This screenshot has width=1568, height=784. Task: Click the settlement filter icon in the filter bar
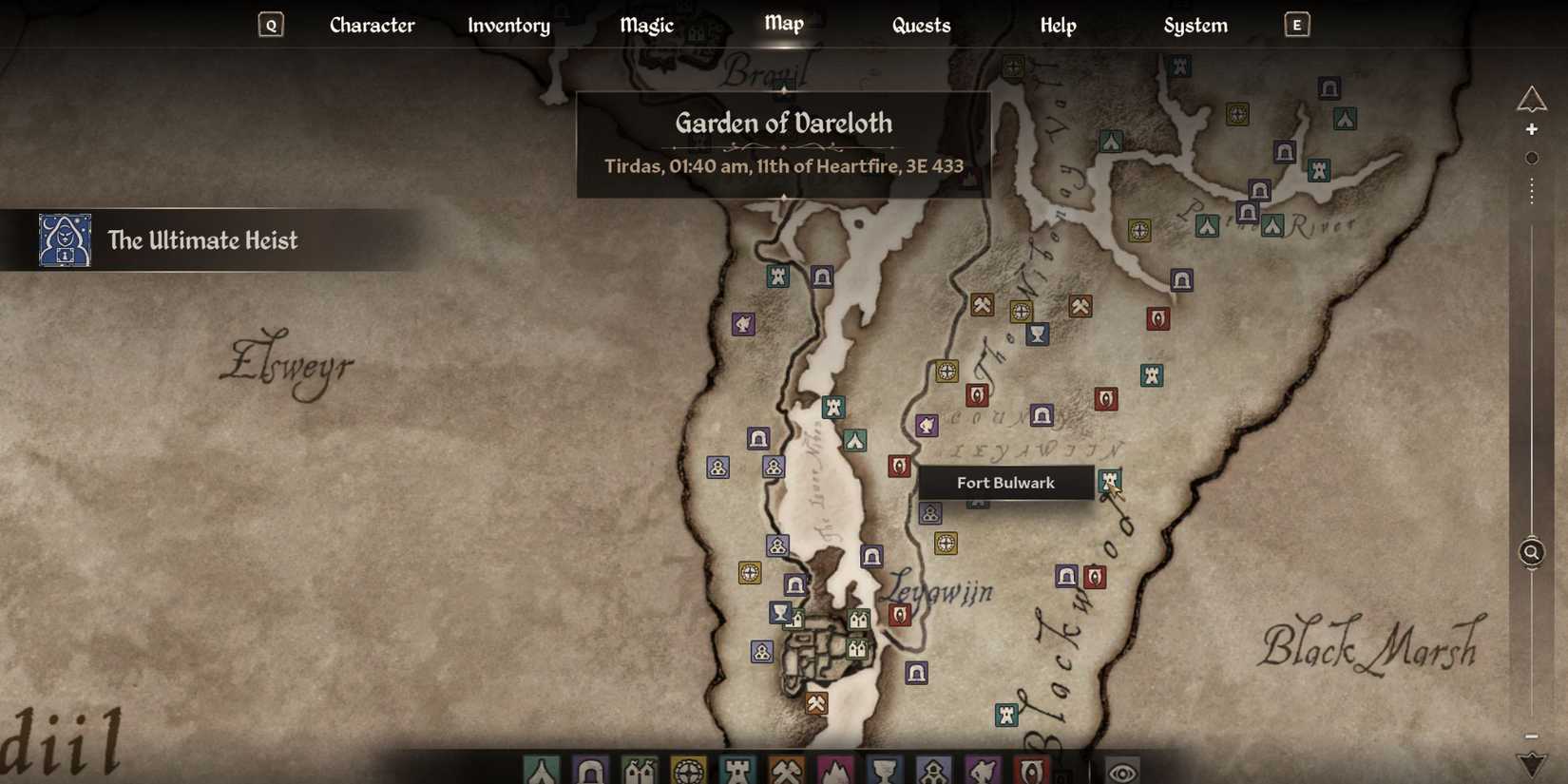pyautogui.click(x=639, y=770)
